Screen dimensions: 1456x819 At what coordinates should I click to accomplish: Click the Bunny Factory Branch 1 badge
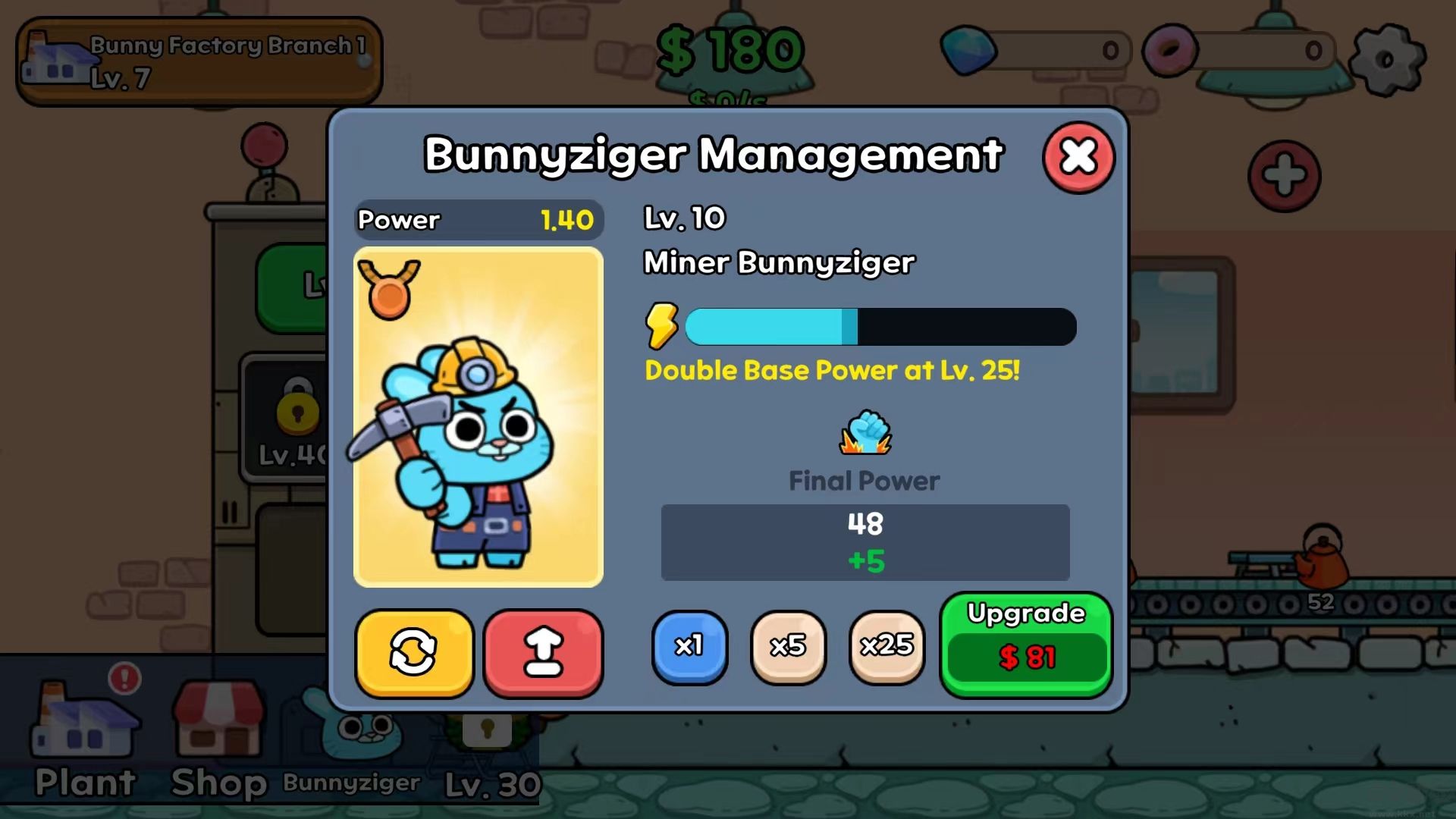pos(199,59)
